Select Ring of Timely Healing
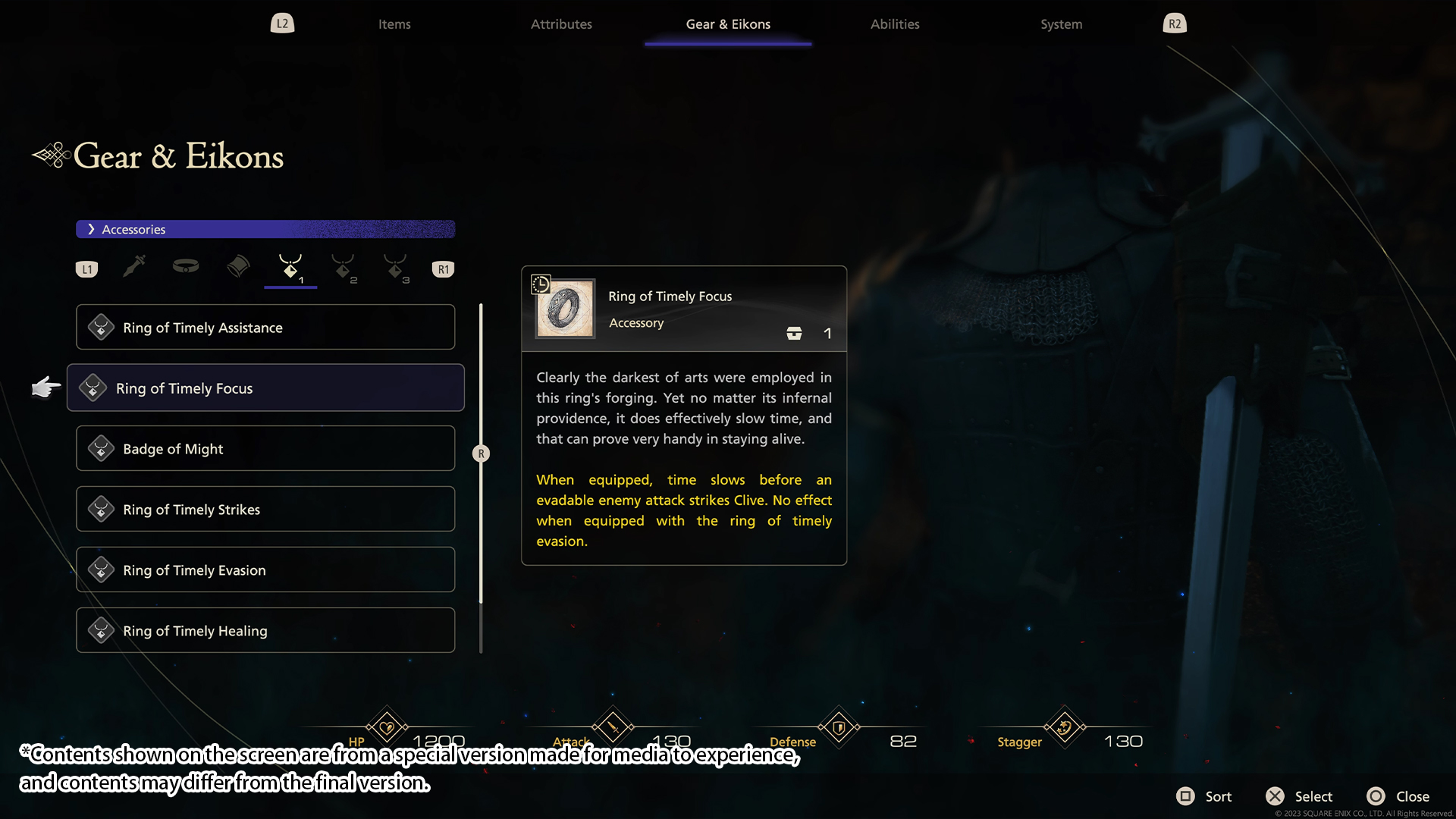Image resolution: width=1456 pixels, height=819 pixels. [265, 631]
